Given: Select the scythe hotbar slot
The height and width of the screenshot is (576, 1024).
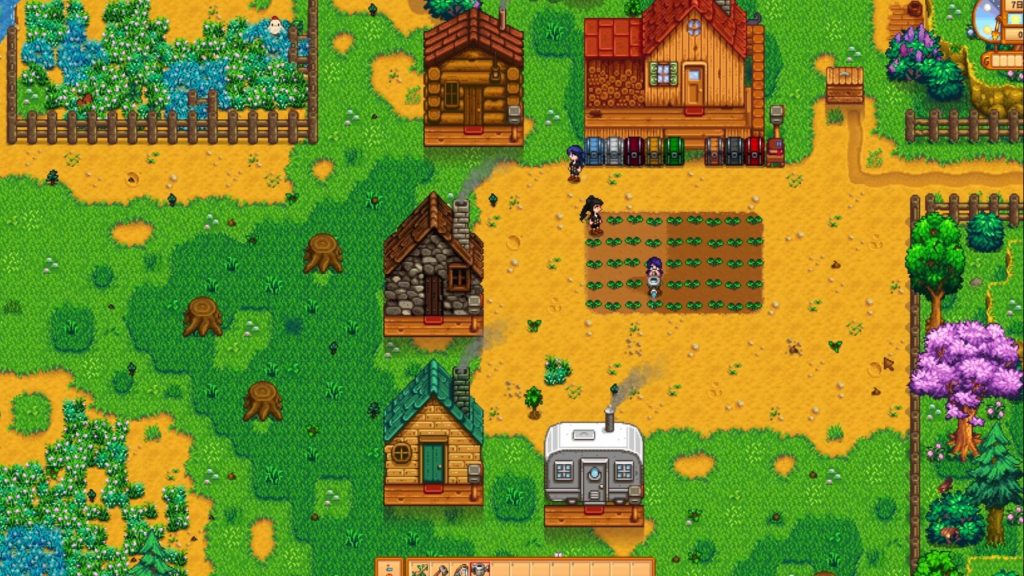Looking at the screenshot, I should 461,570.
